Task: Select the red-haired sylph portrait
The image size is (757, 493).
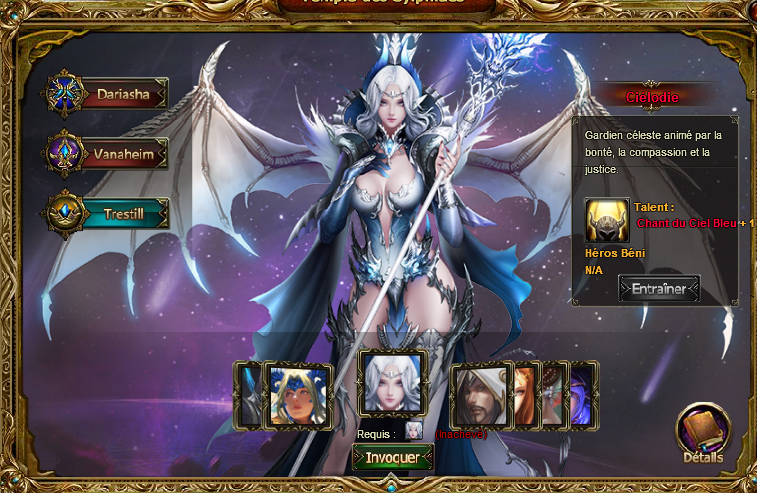Action: click(528, 395)
